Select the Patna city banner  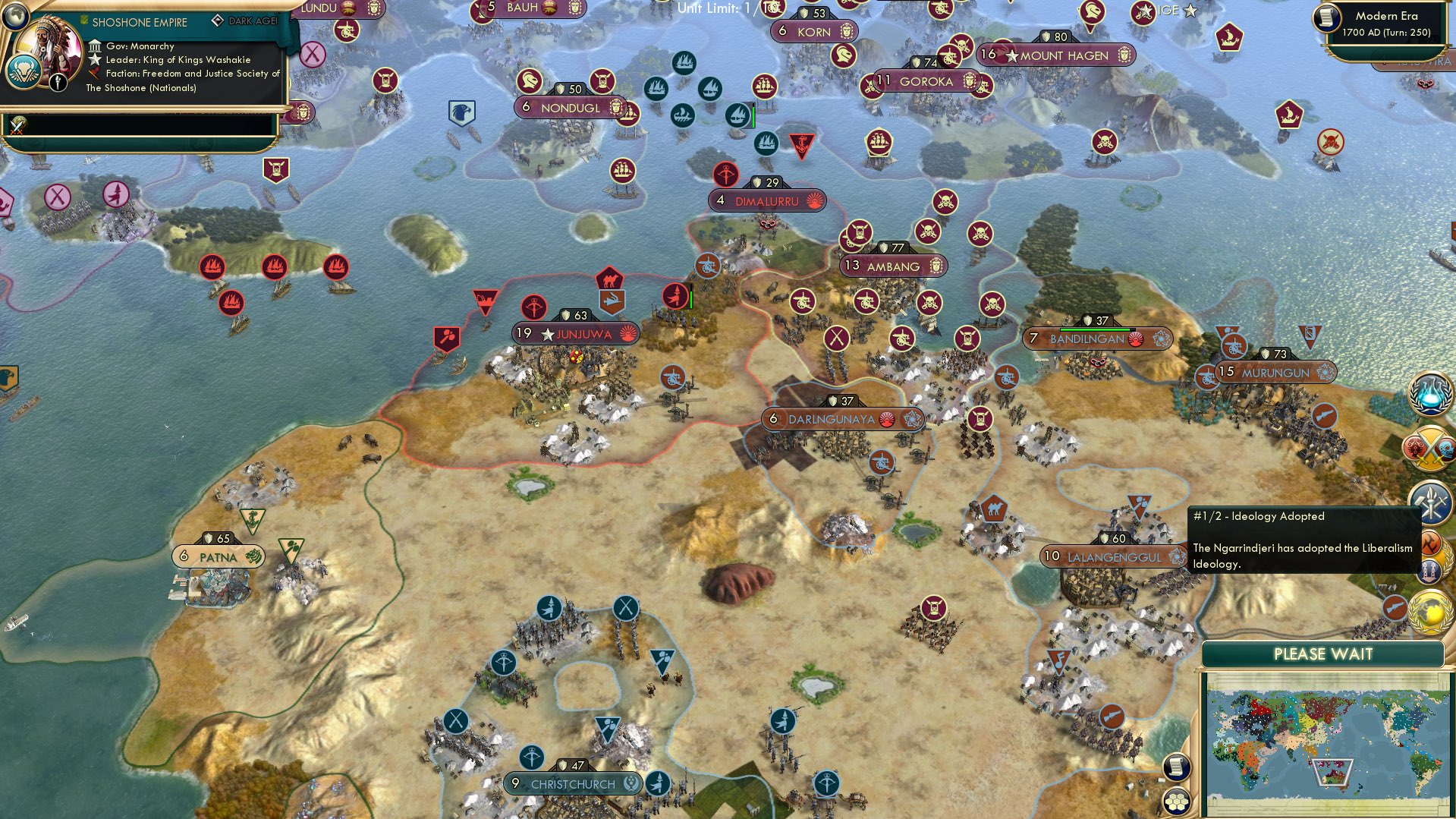(x=218, y=557)
